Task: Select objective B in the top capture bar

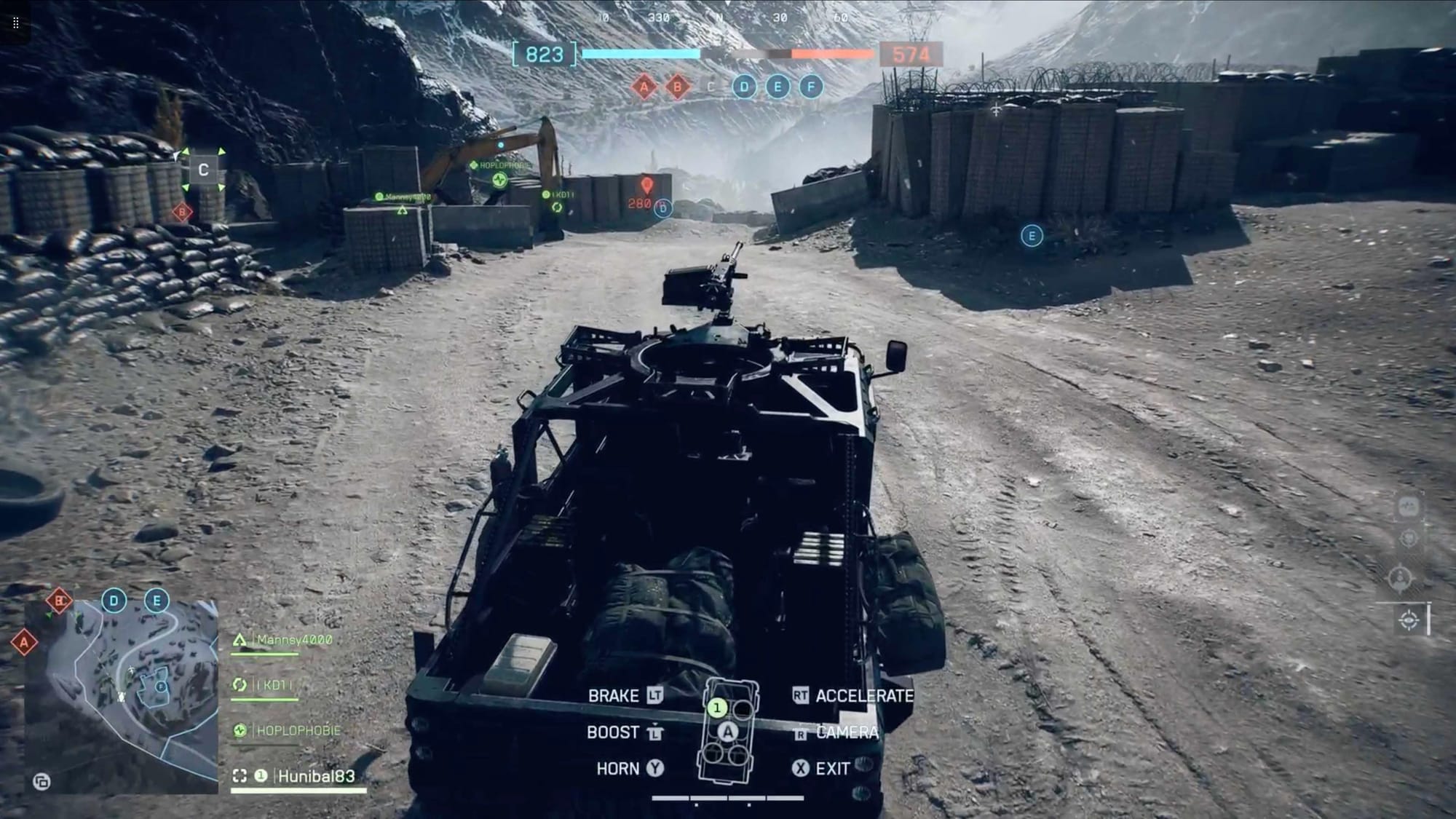Action: tap(678, 87)
